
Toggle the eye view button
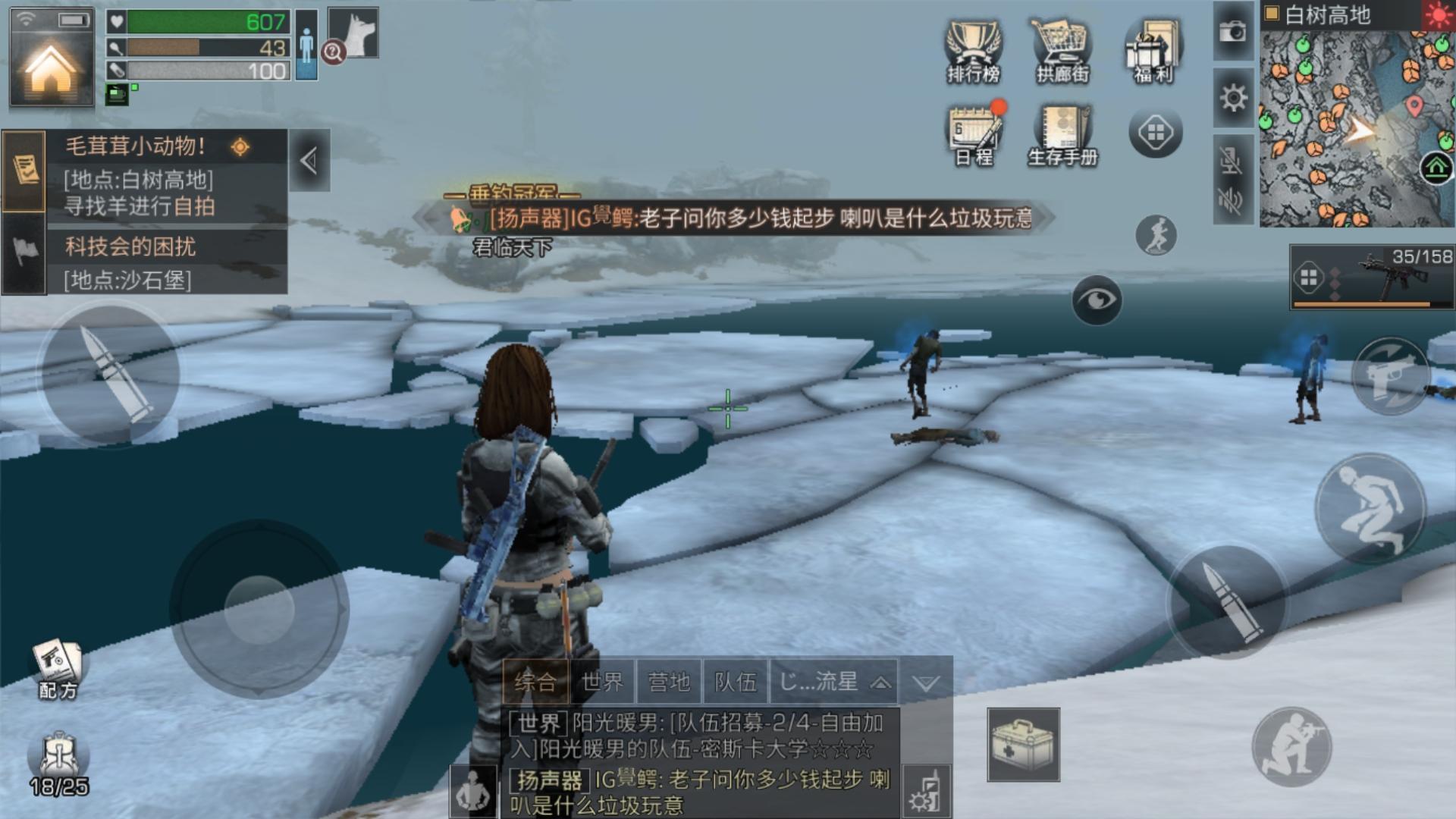(1097, 300)
